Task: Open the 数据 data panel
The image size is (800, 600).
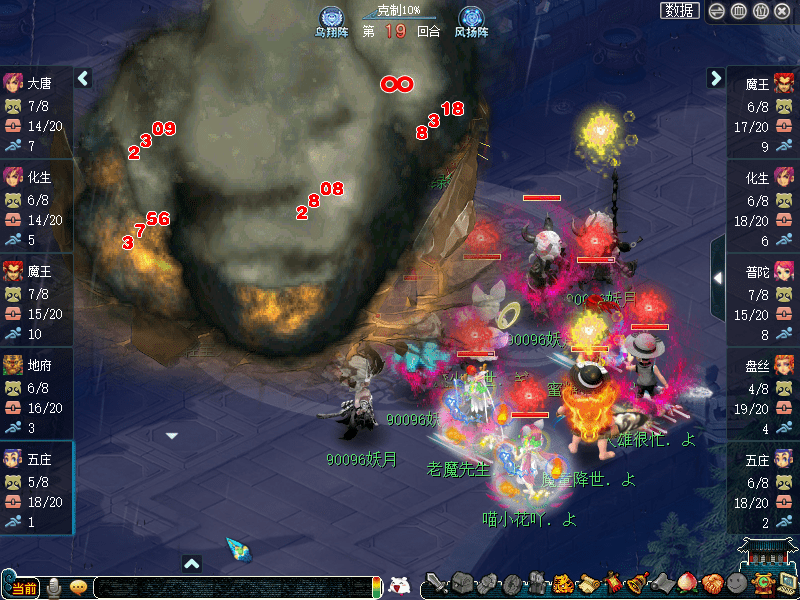Action: 680,11
